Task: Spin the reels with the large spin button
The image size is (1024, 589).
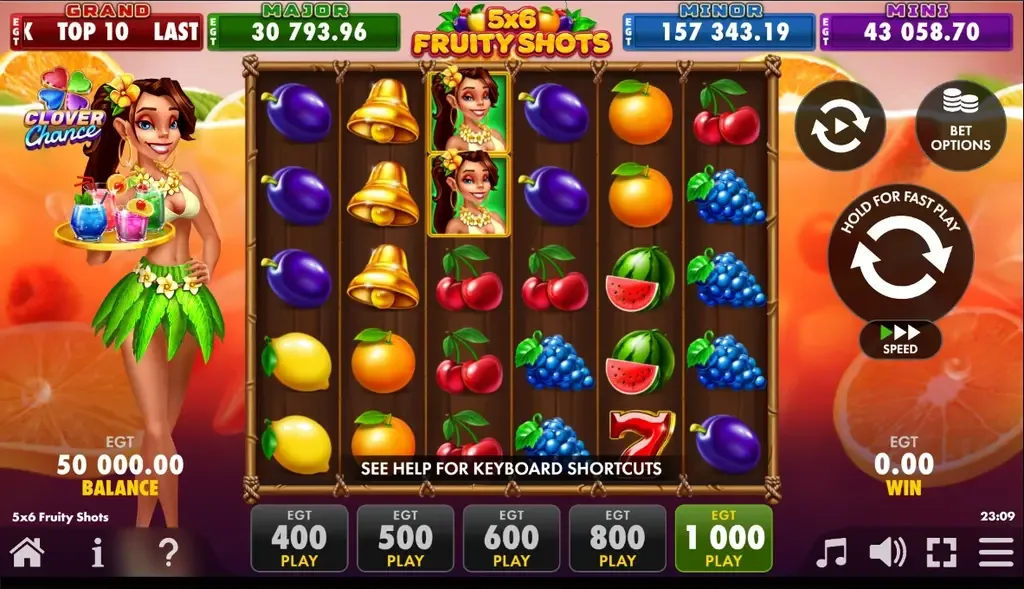Action: tap(900, 256)
